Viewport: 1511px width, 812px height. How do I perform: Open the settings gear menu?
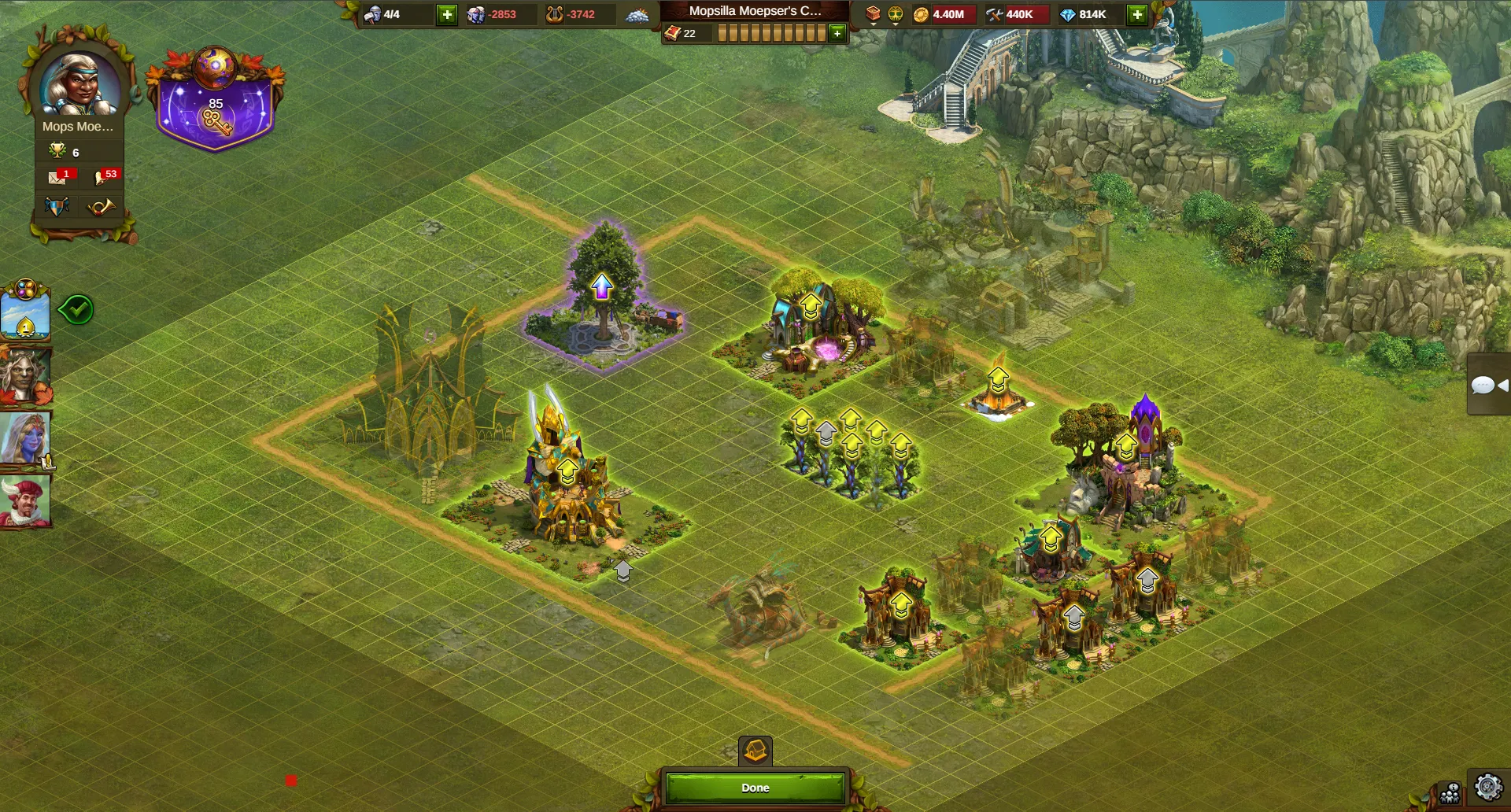tap(1487, 788)
